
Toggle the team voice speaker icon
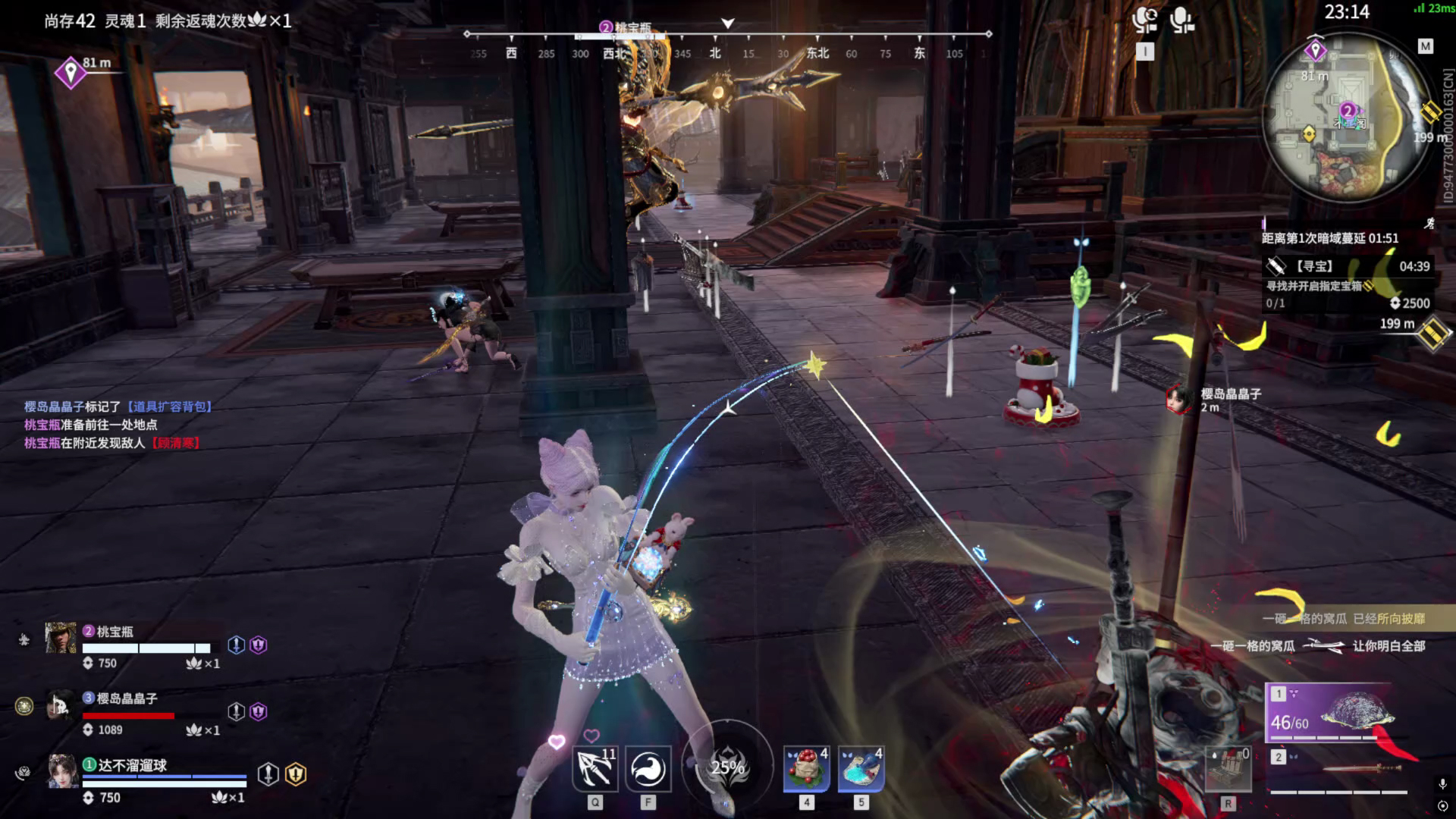(1144, 20)
